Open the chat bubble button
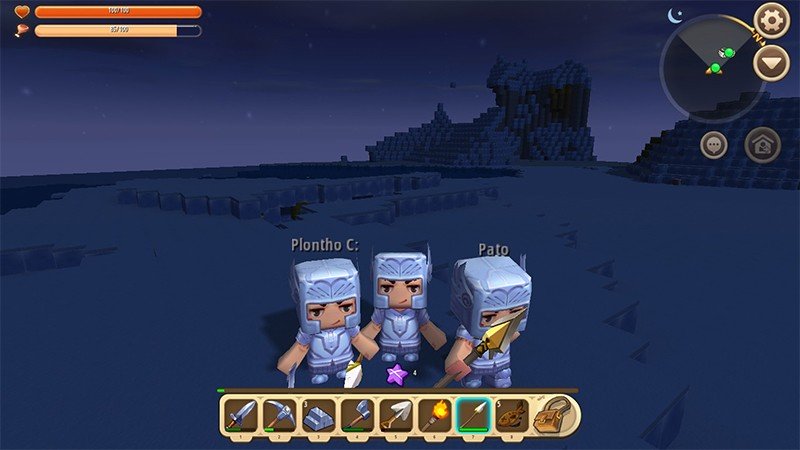The width and height of the screenshot is (800, 450). point(713,144)
